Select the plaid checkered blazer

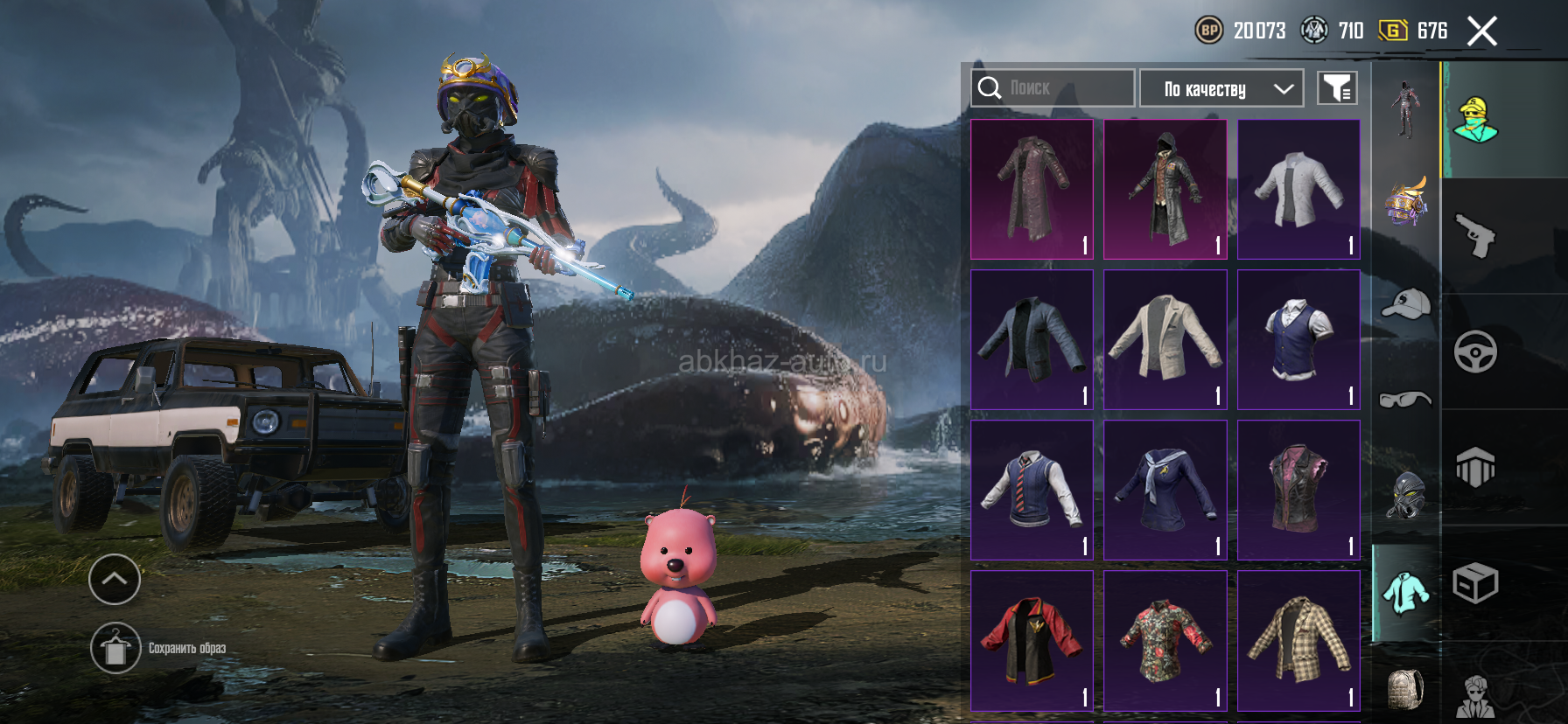(x=1298, y=640)
